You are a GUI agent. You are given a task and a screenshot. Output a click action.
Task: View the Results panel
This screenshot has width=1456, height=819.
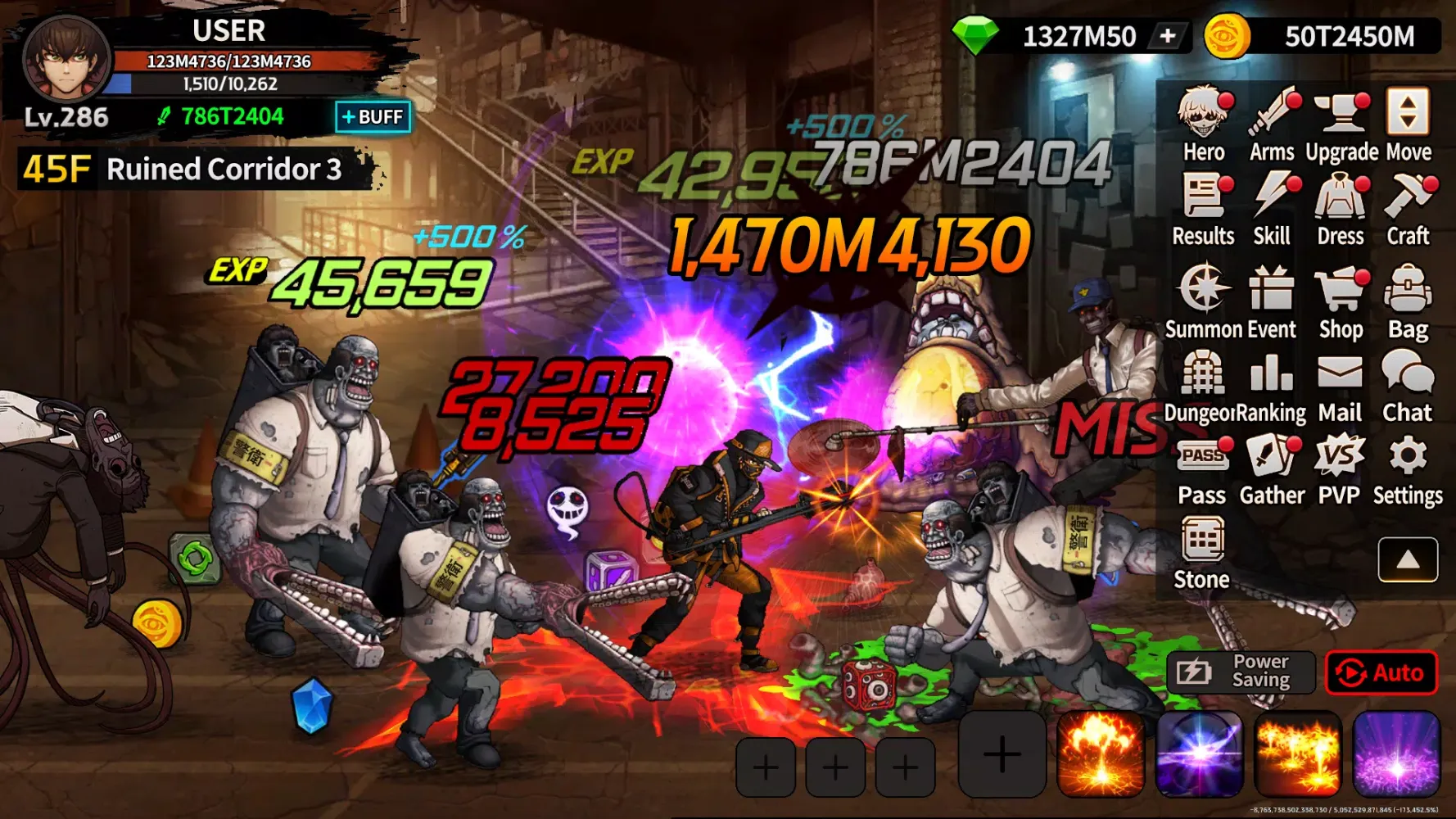[x=1203, y=210]
